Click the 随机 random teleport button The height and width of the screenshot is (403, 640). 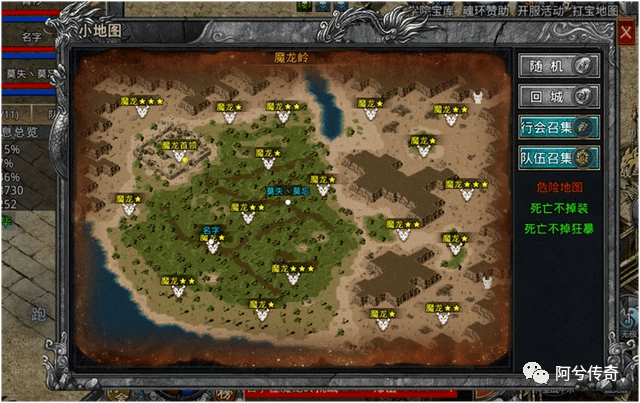pyautogui.click(x=558, y=65)
